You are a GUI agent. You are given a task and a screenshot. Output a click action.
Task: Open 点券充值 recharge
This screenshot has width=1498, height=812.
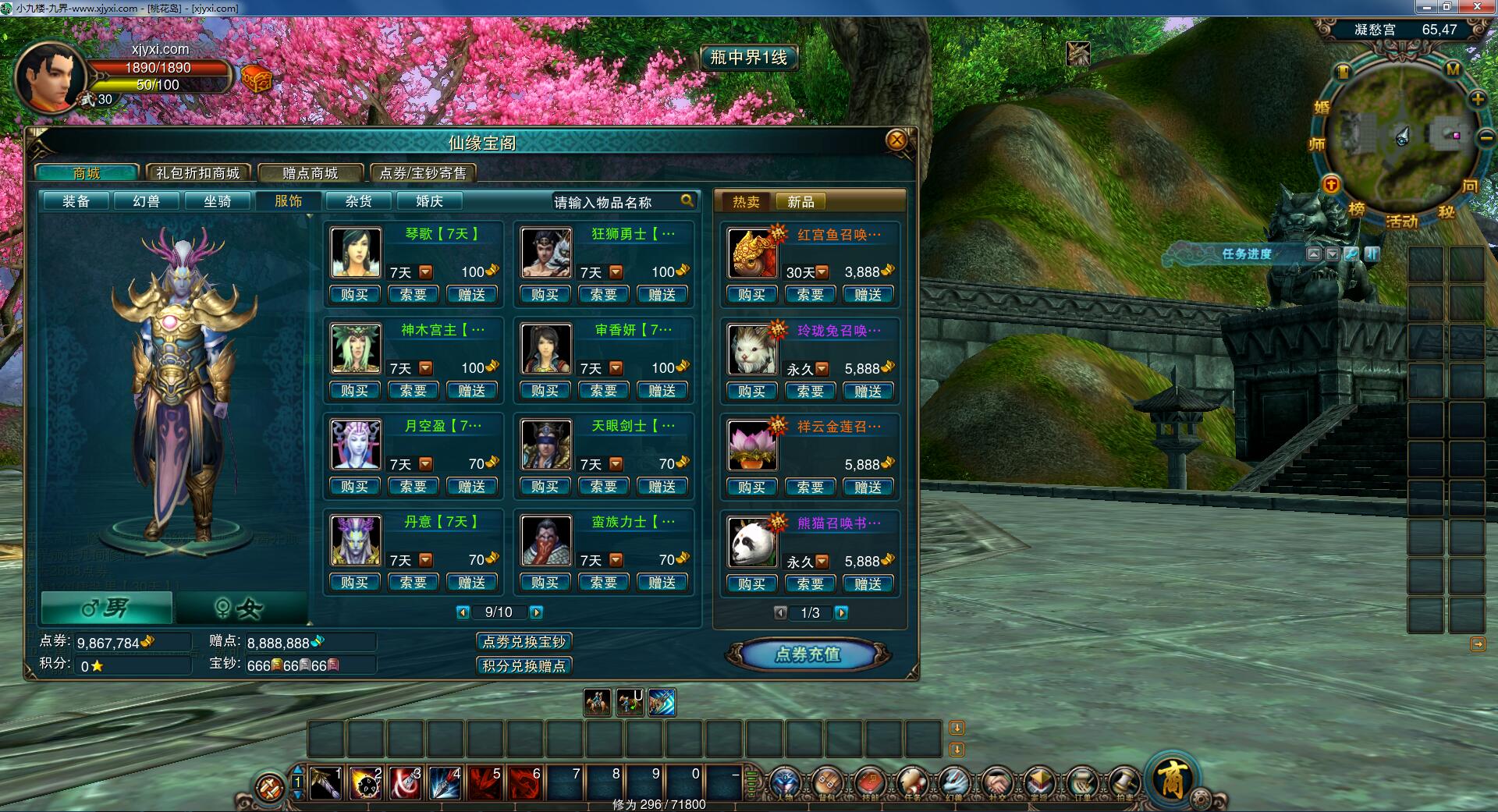[x=808, y=654]
